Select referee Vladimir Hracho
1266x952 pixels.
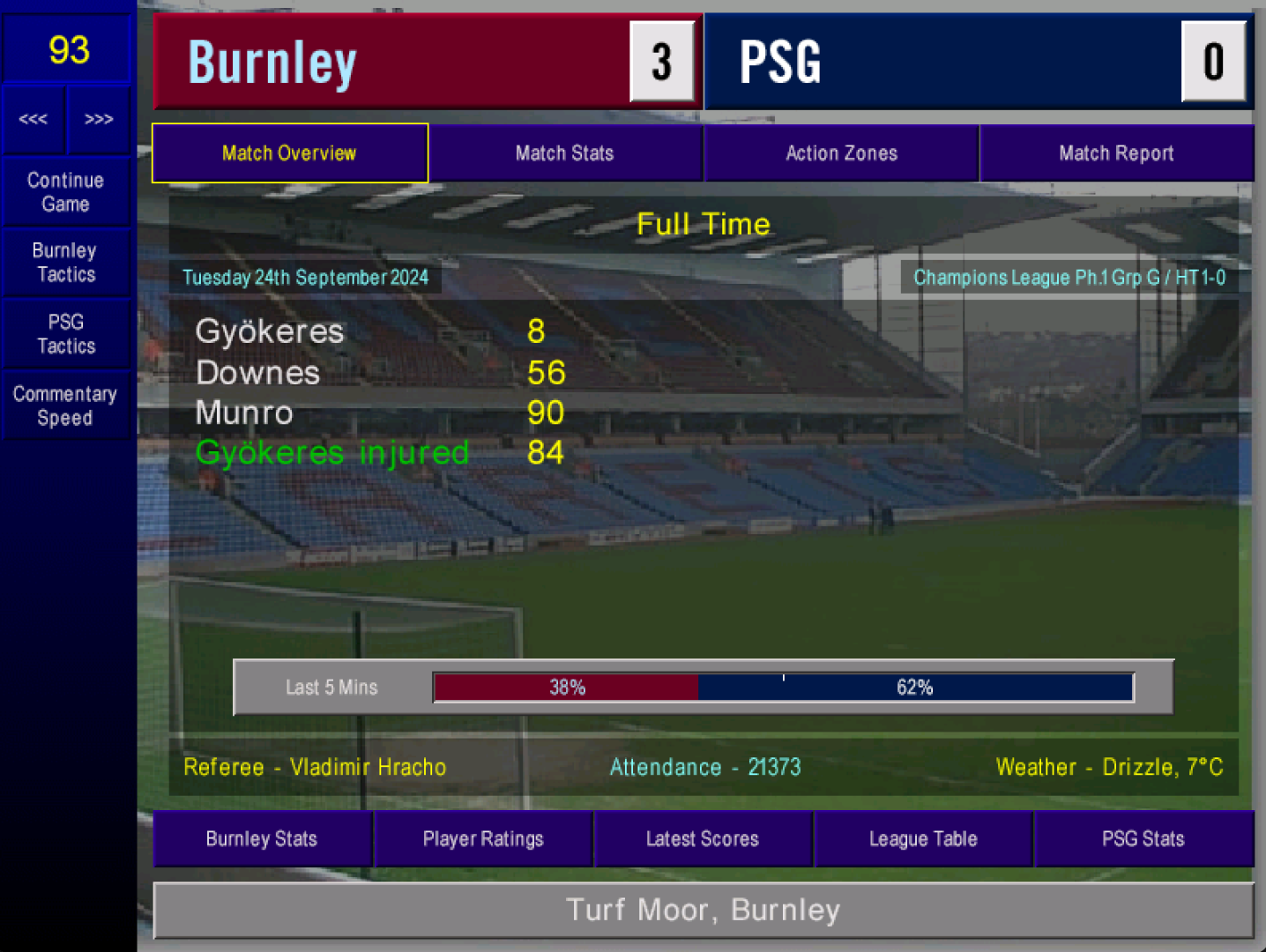(315, 767)
